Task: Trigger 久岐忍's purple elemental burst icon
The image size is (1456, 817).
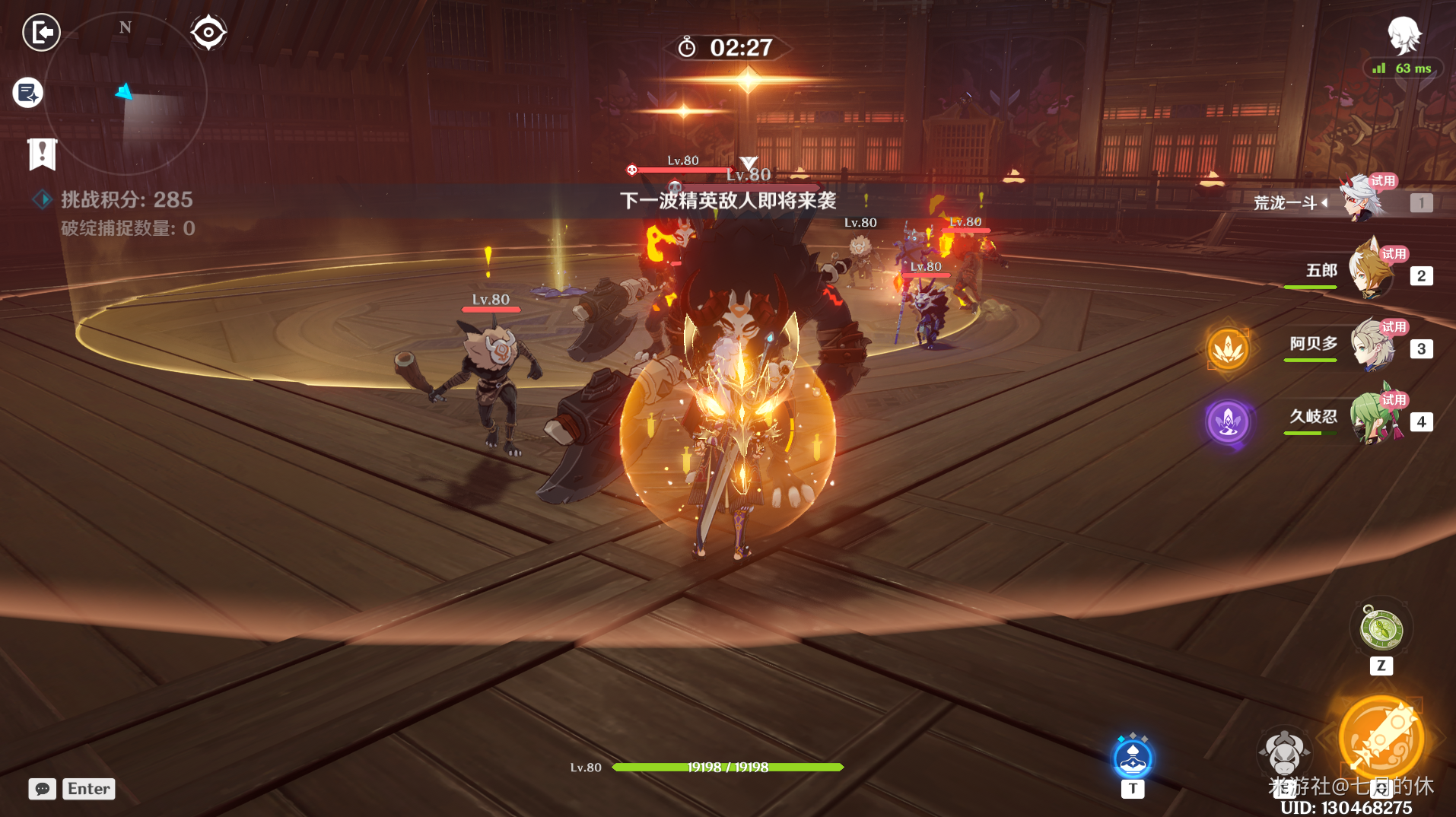Action: [x=1228, y=421]
